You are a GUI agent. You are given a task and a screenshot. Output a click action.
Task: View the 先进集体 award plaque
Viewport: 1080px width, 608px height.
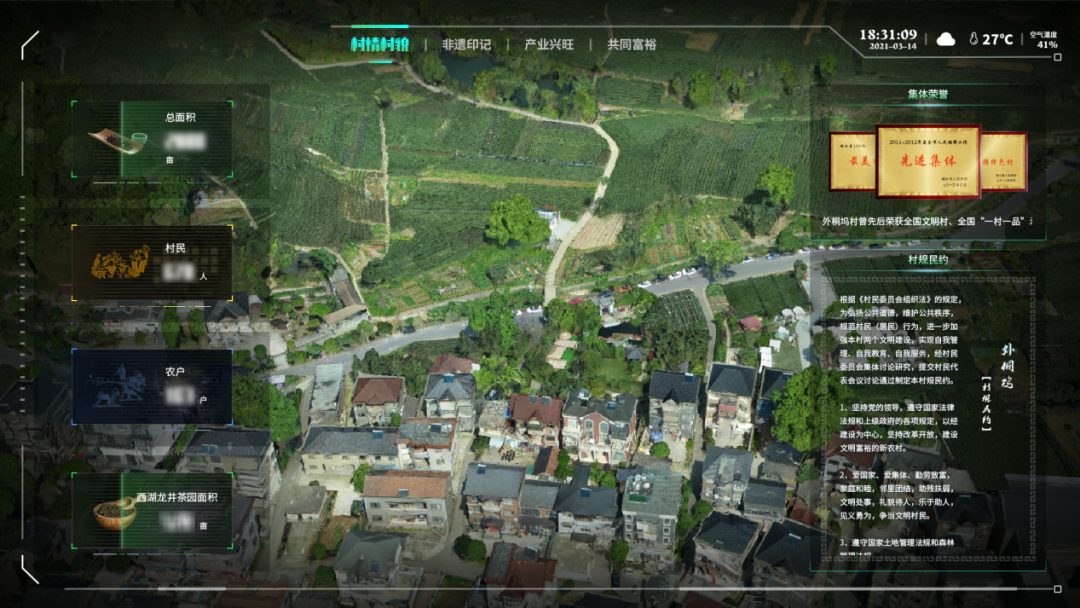pyautogui.click(x=928, y=161)
